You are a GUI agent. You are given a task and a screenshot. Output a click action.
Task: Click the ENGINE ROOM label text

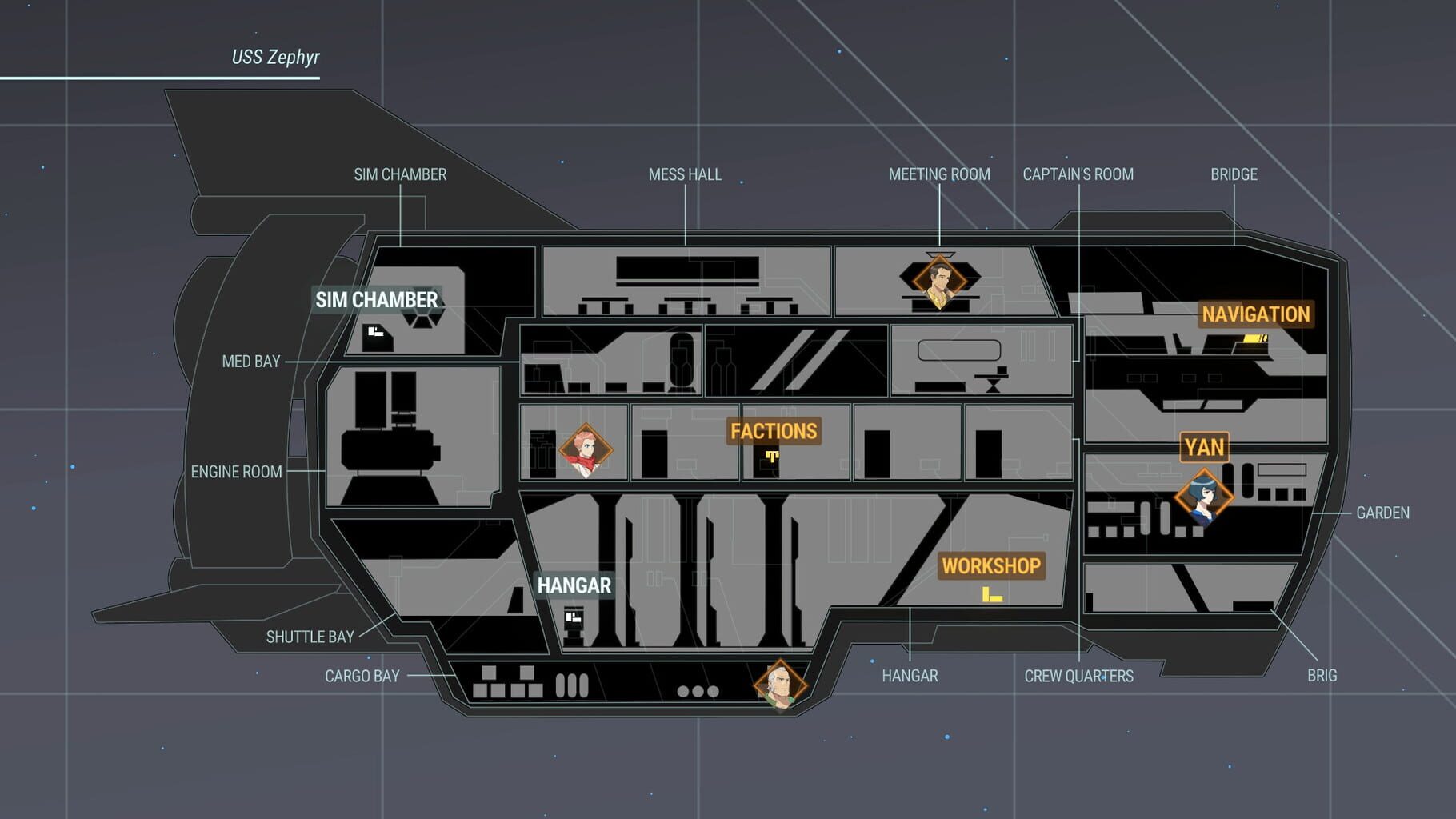[x=237, y=472]
